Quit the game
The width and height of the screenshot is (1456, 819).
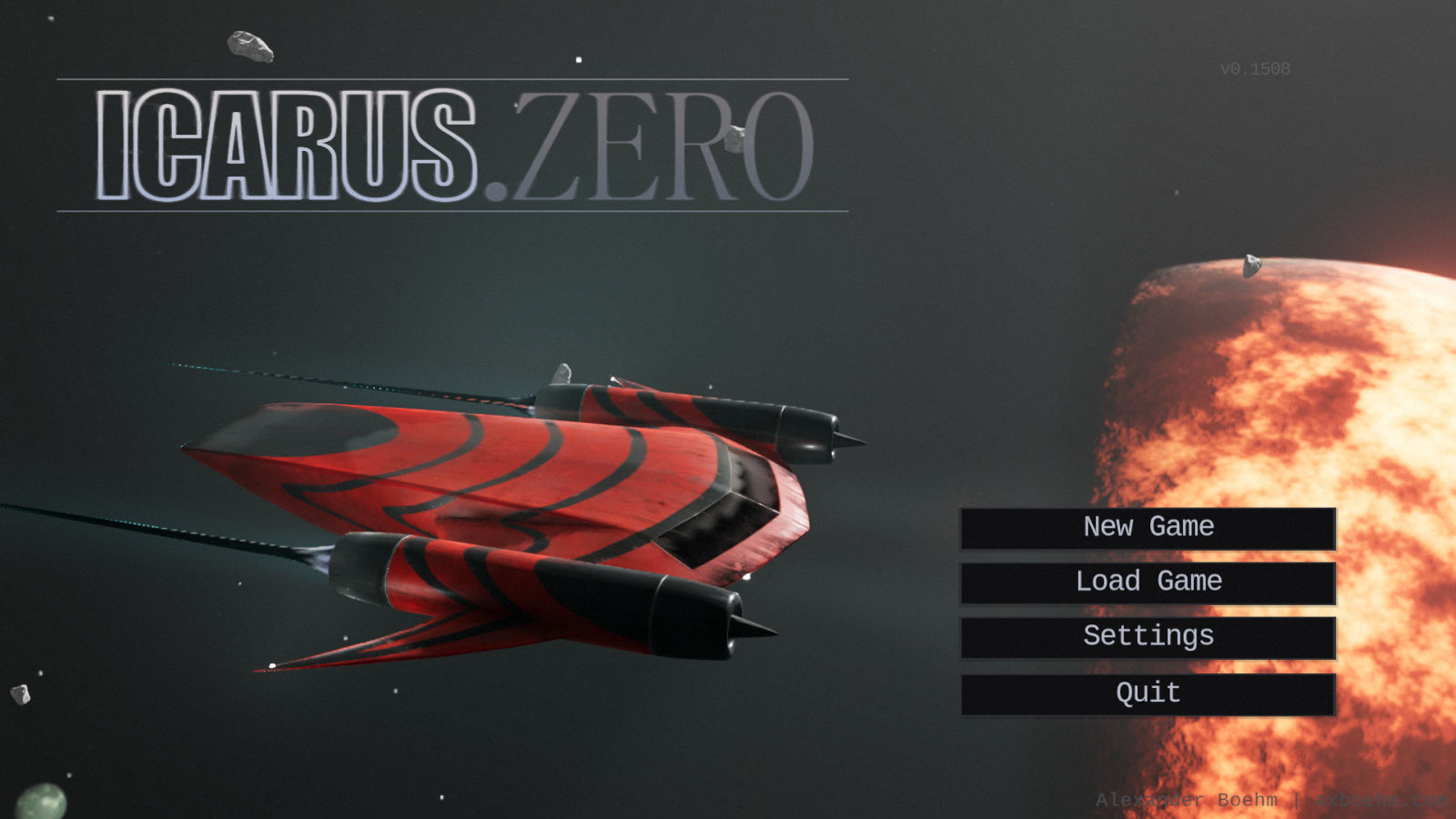click(x=1148, y=693)
